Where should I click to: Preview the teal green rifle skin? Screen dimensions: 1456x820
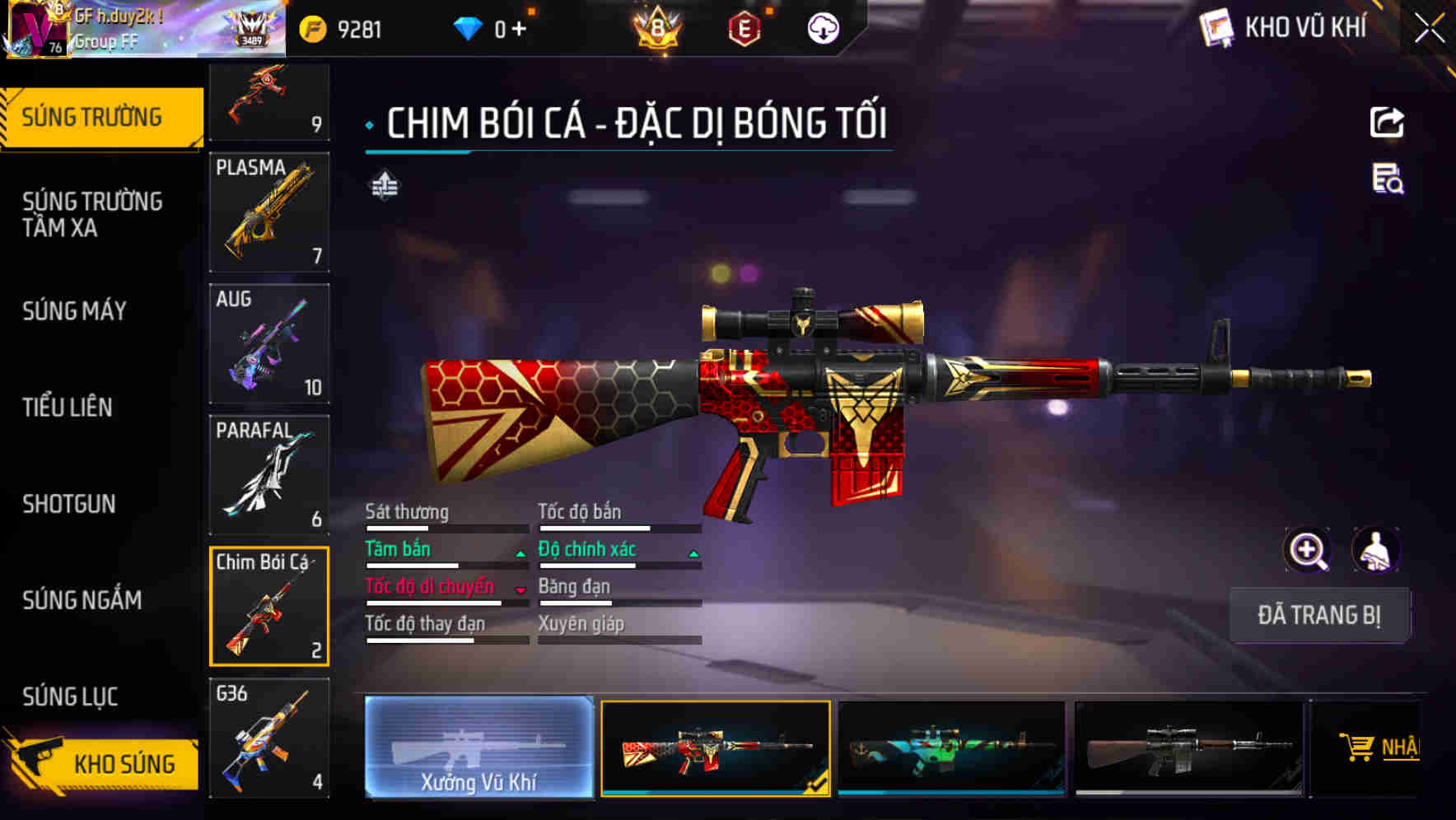click(x=951, y=748)
